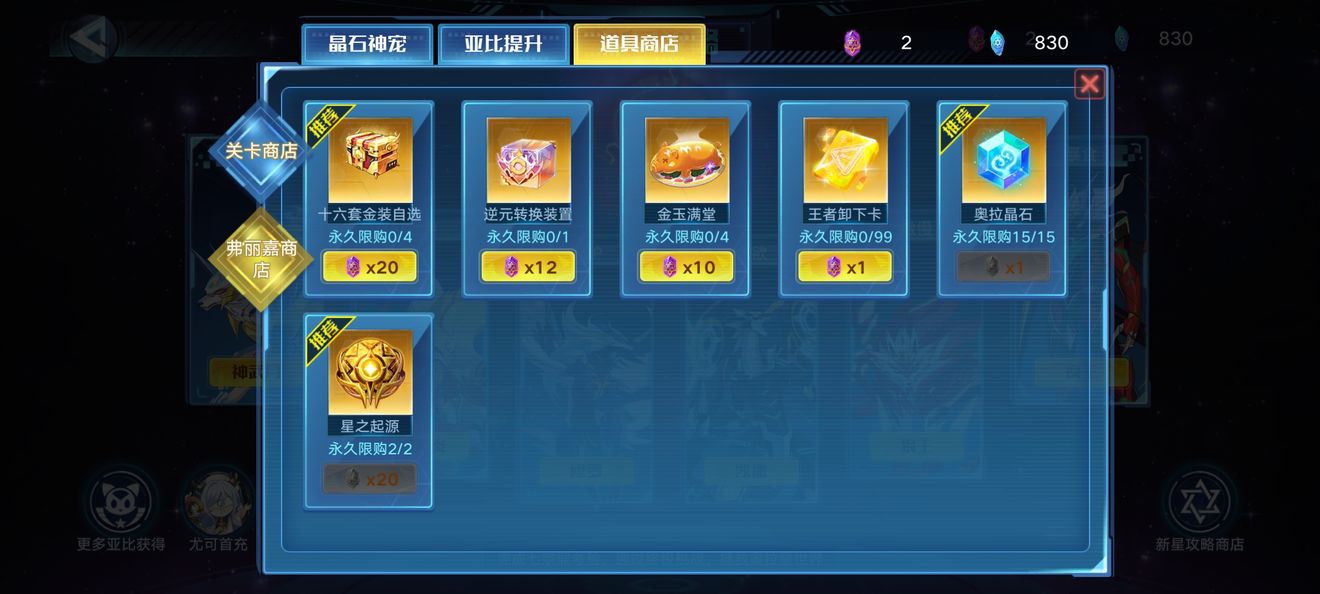Select the 星之起源 golden emblem item
This screenshot has height=594, width=1320.
[x=370, y=372]
